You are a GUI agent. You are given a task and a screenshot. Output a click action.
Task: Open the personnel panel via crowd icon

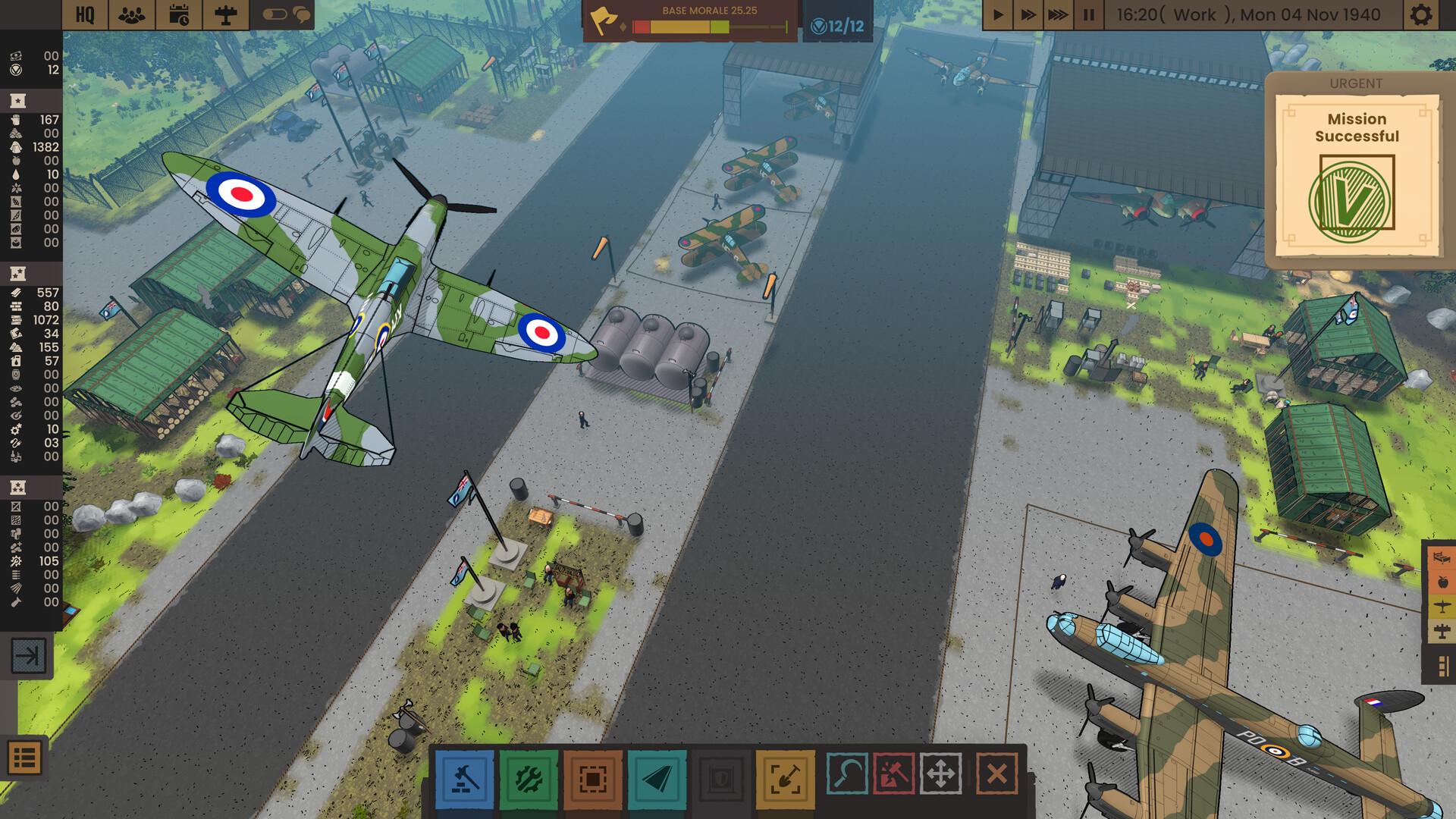[x=132, y=14]
